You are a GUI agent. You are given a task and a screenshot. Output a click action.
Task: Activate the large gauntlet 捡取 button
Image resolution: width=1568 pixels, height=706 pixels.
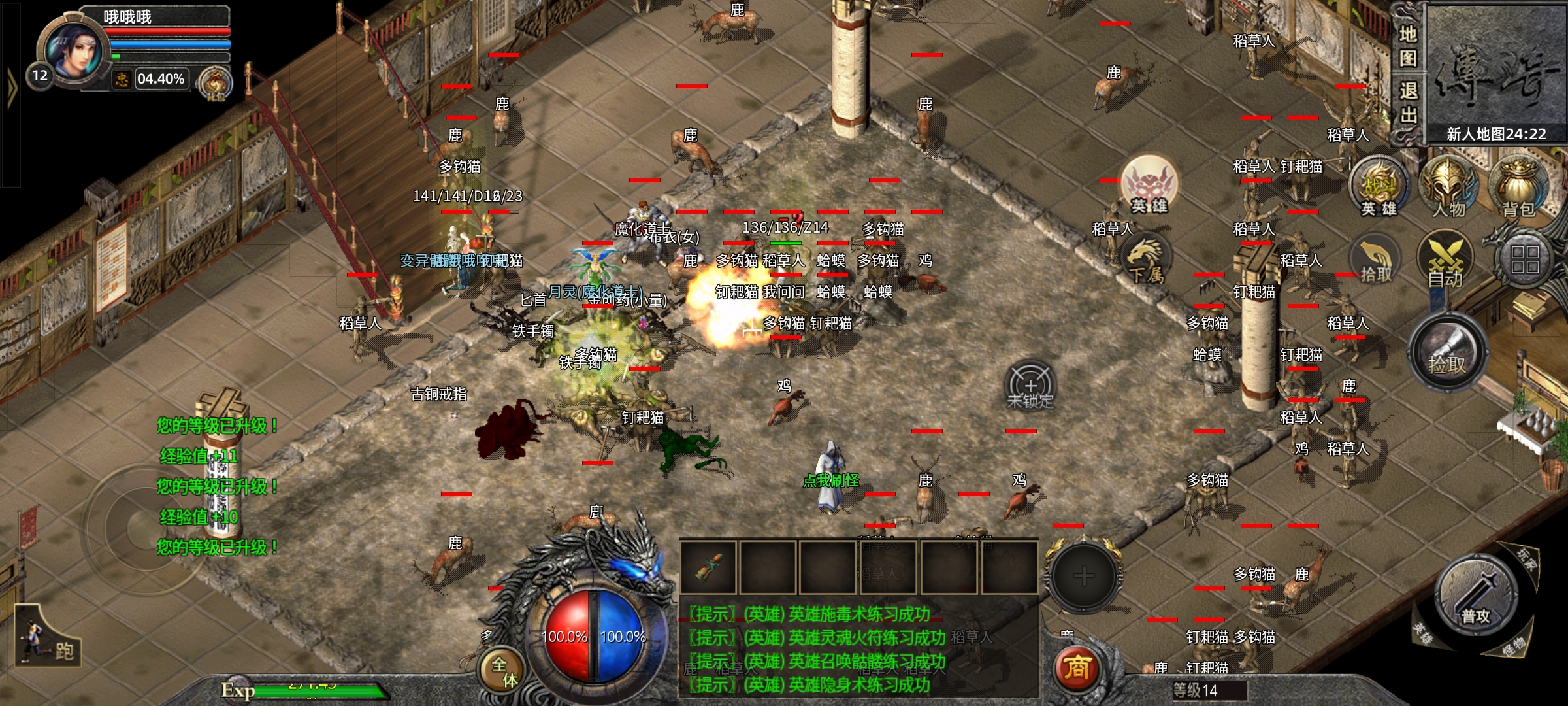[x=1447, y=353]
